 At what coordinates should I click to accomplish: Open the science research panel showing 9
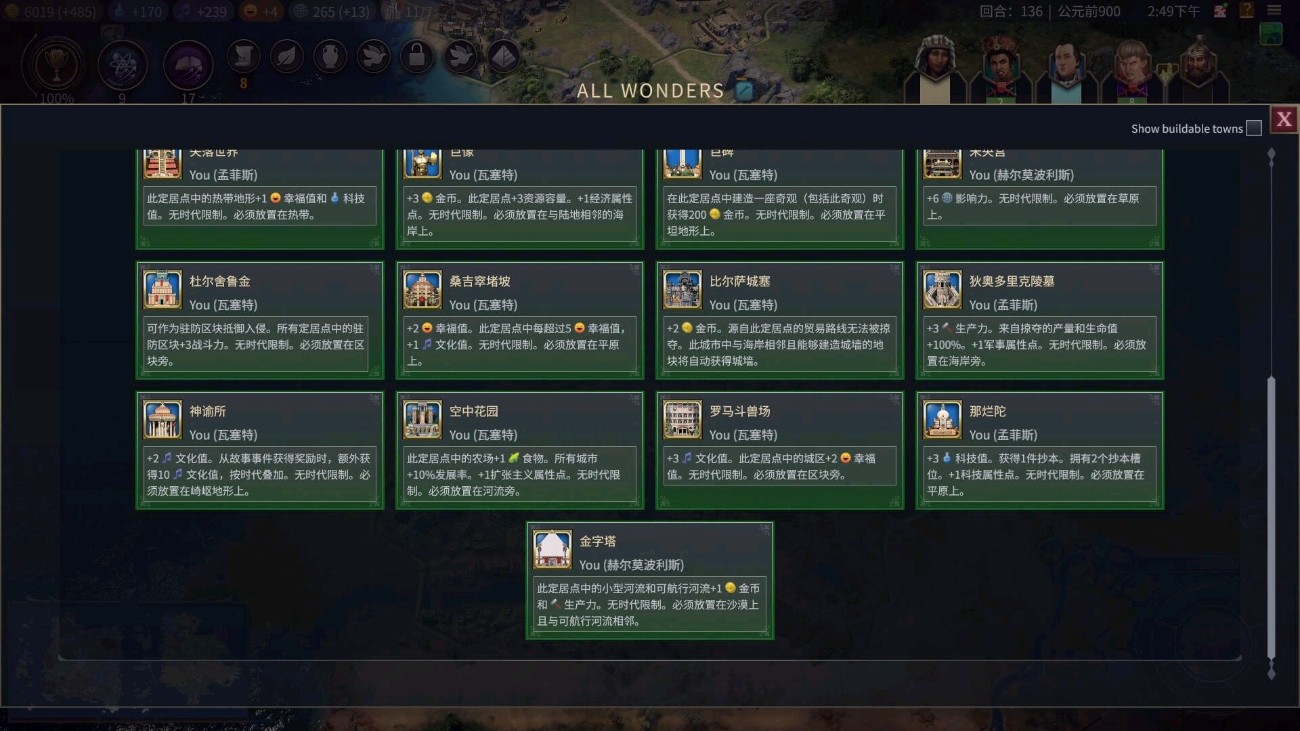coord(122,65)
